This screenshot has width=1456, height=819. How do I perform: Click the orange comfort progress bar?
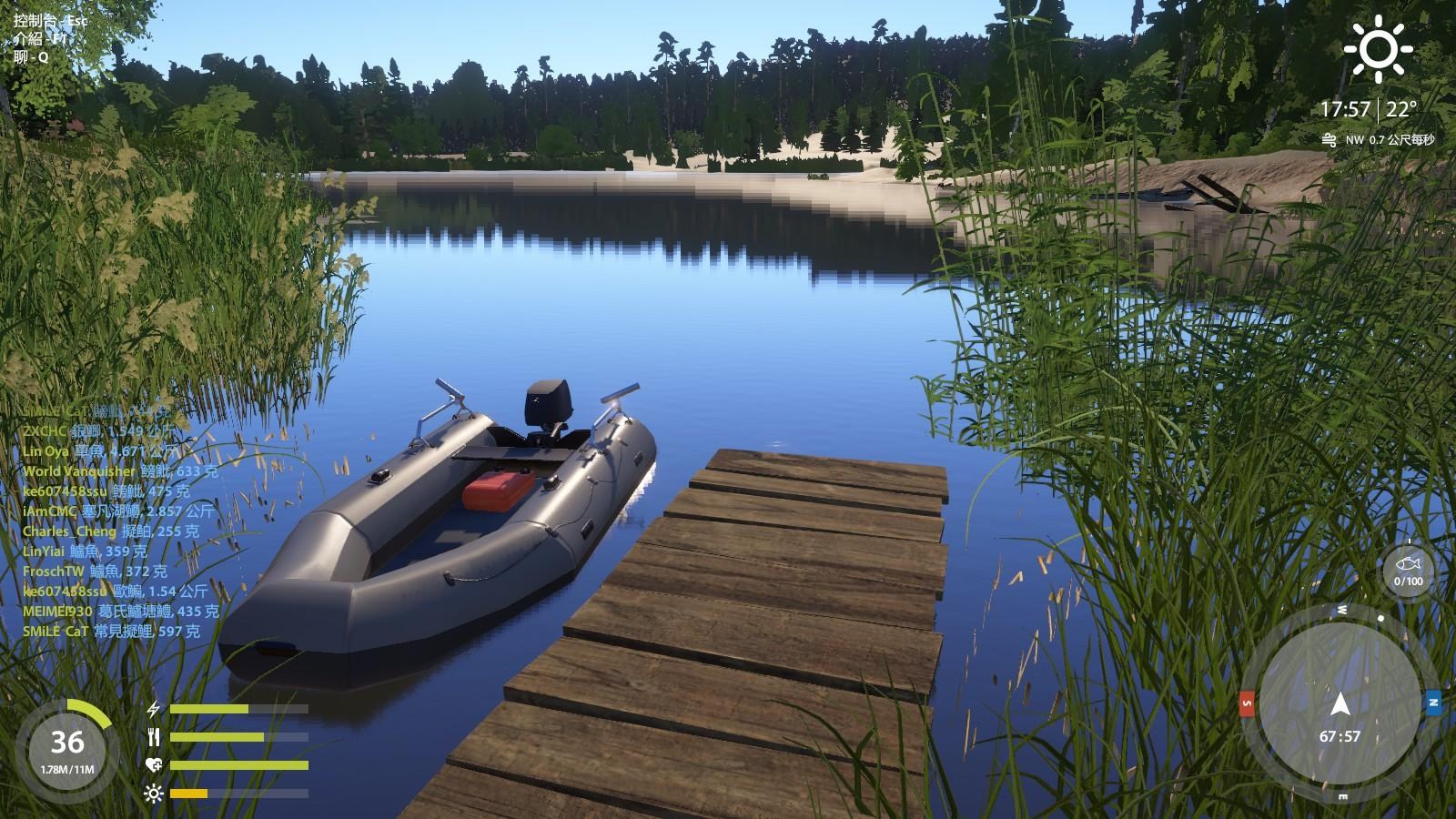click(x=188, y=793)
